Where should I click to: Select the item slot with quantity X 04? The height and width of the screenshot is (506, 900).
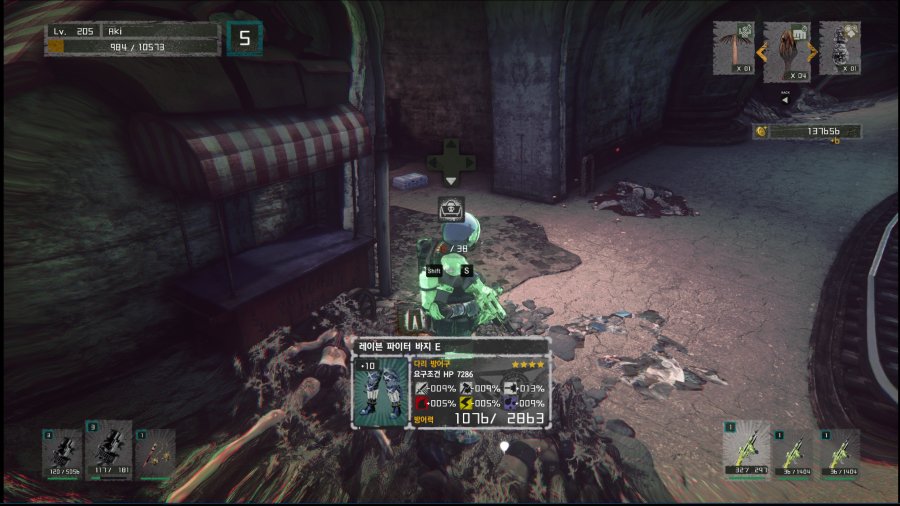click(x=786, y=52)
